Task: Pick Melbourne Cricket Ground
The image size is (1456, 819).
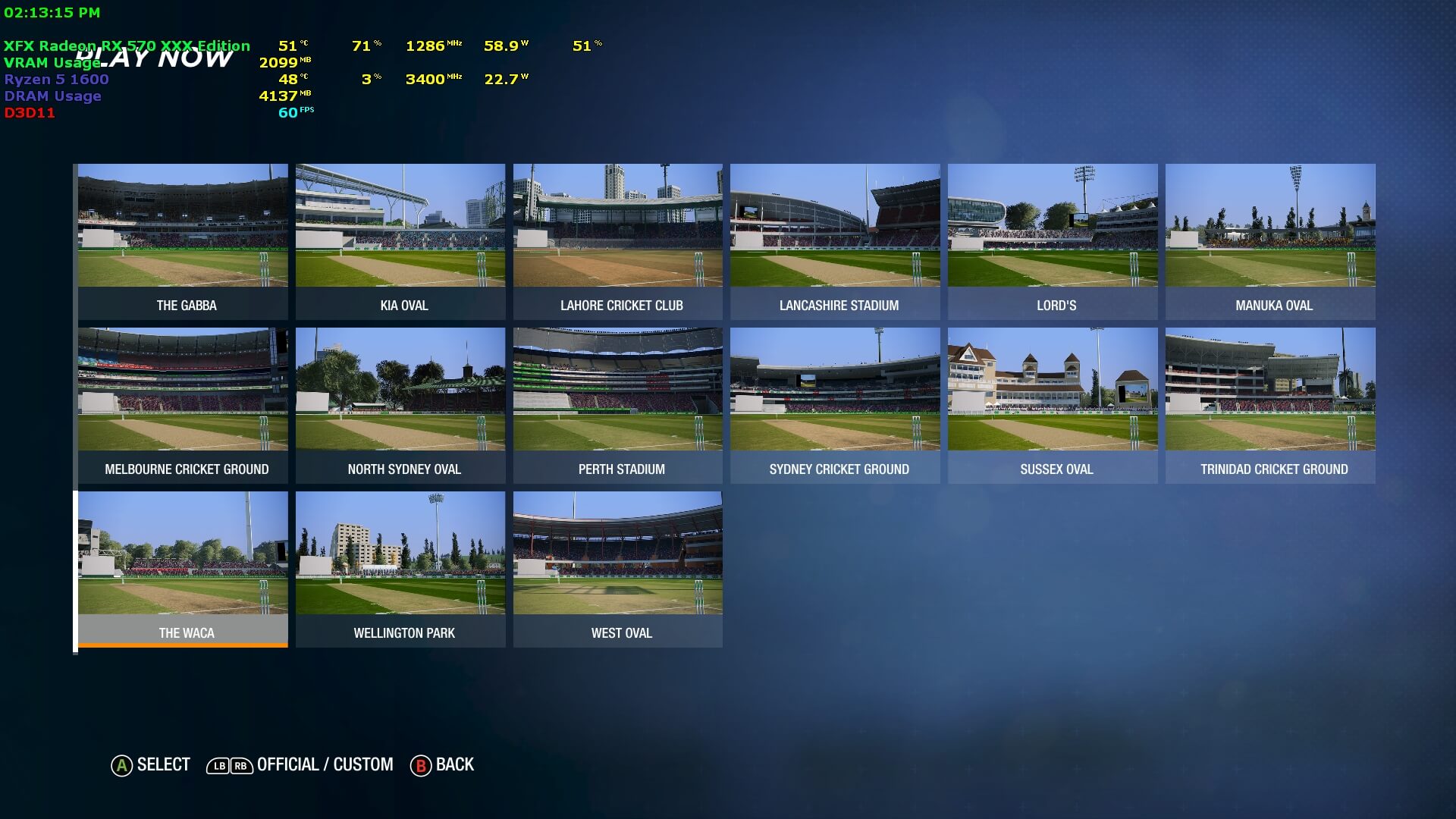Action: 183,405
